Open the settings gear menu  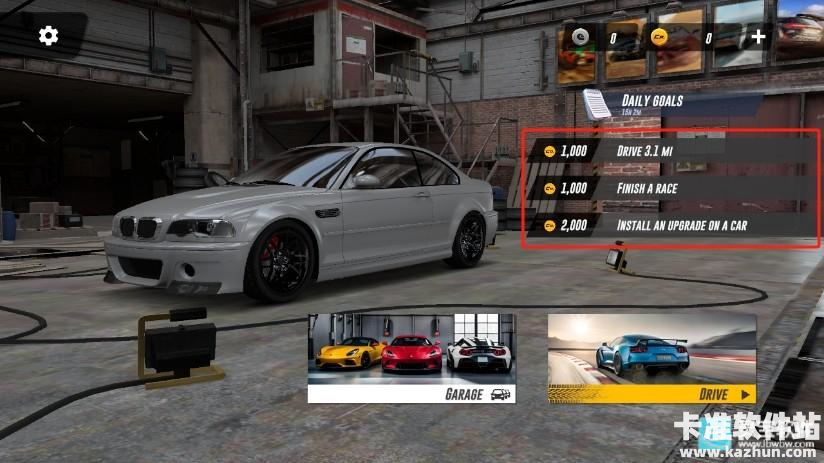point(48,37)
